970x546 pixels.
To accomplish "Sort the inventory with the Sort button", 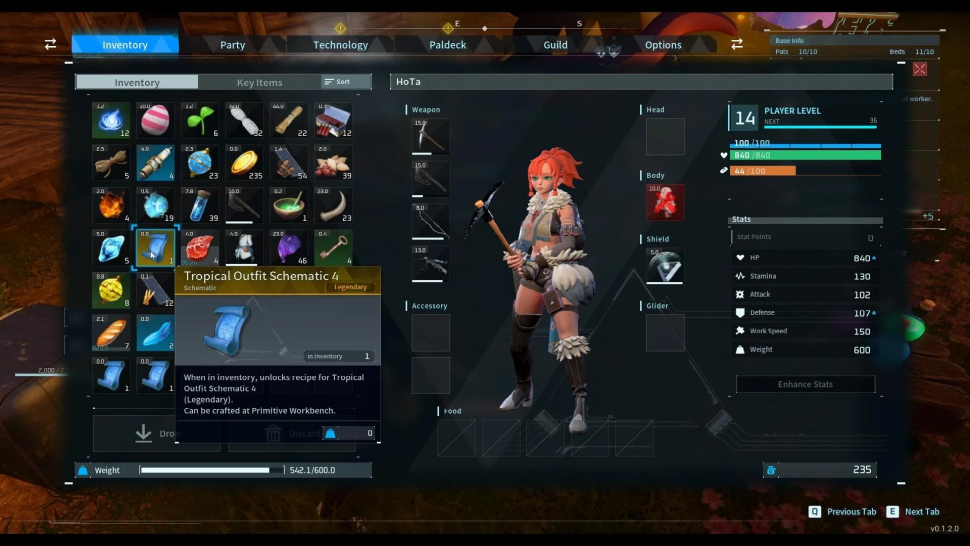I will click(x=337, y=82).
